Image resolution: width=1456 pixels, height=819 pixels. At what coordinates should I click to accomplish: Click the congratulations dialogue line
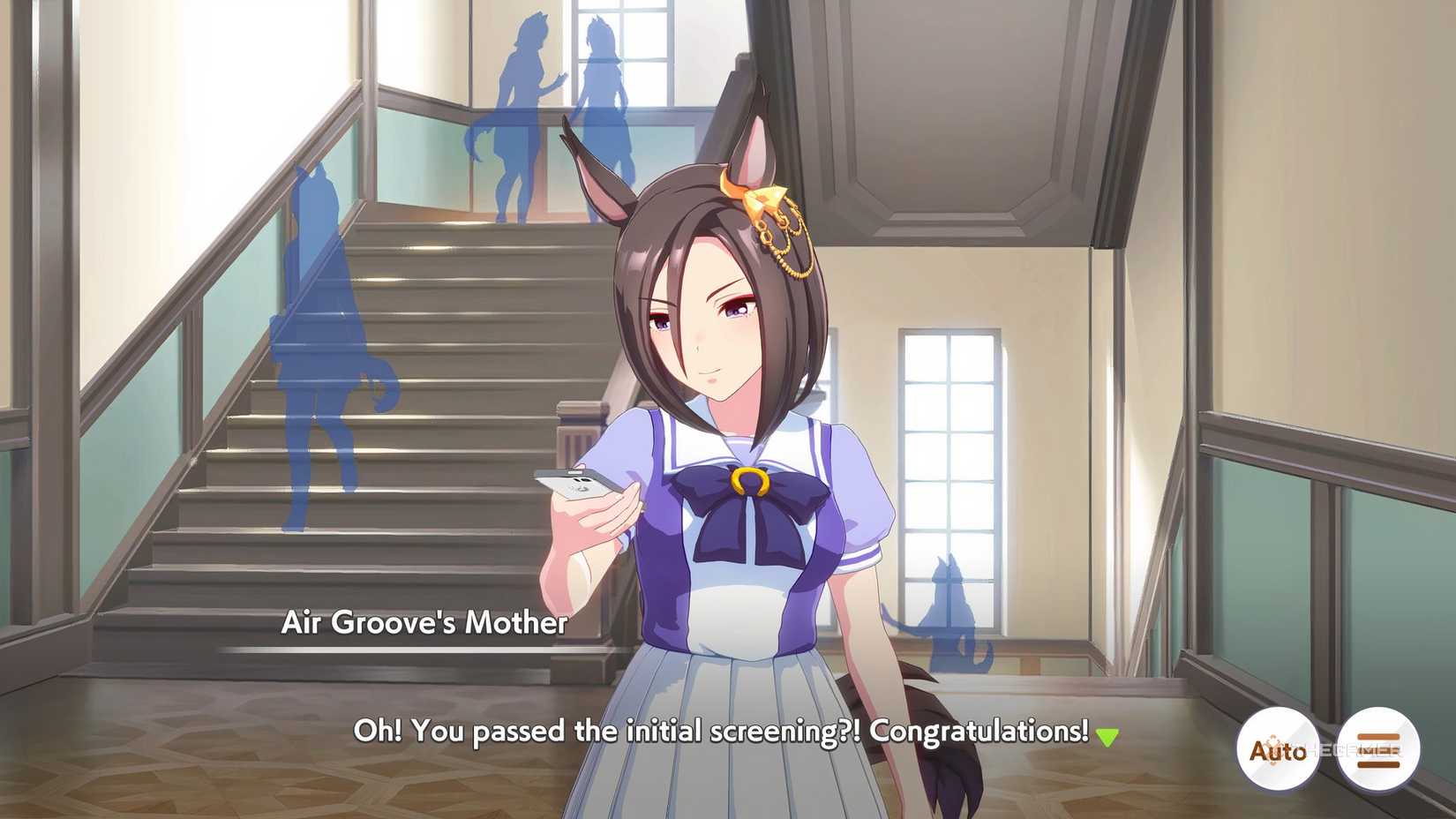724,732
